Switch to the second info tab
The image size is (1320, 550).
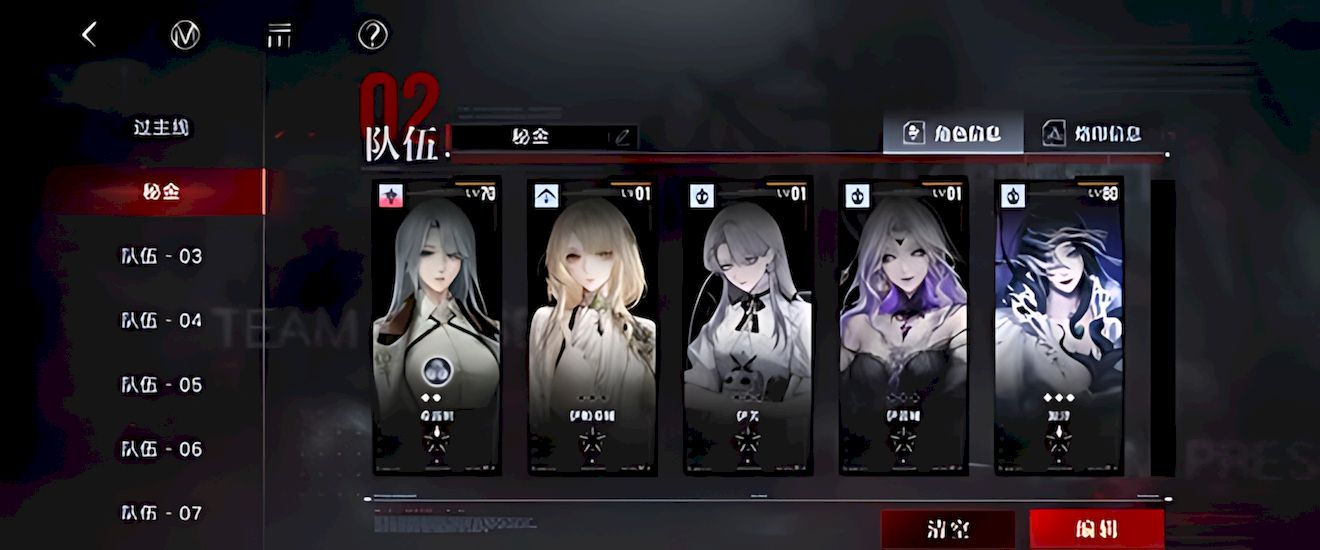(x=1092, y=133)
